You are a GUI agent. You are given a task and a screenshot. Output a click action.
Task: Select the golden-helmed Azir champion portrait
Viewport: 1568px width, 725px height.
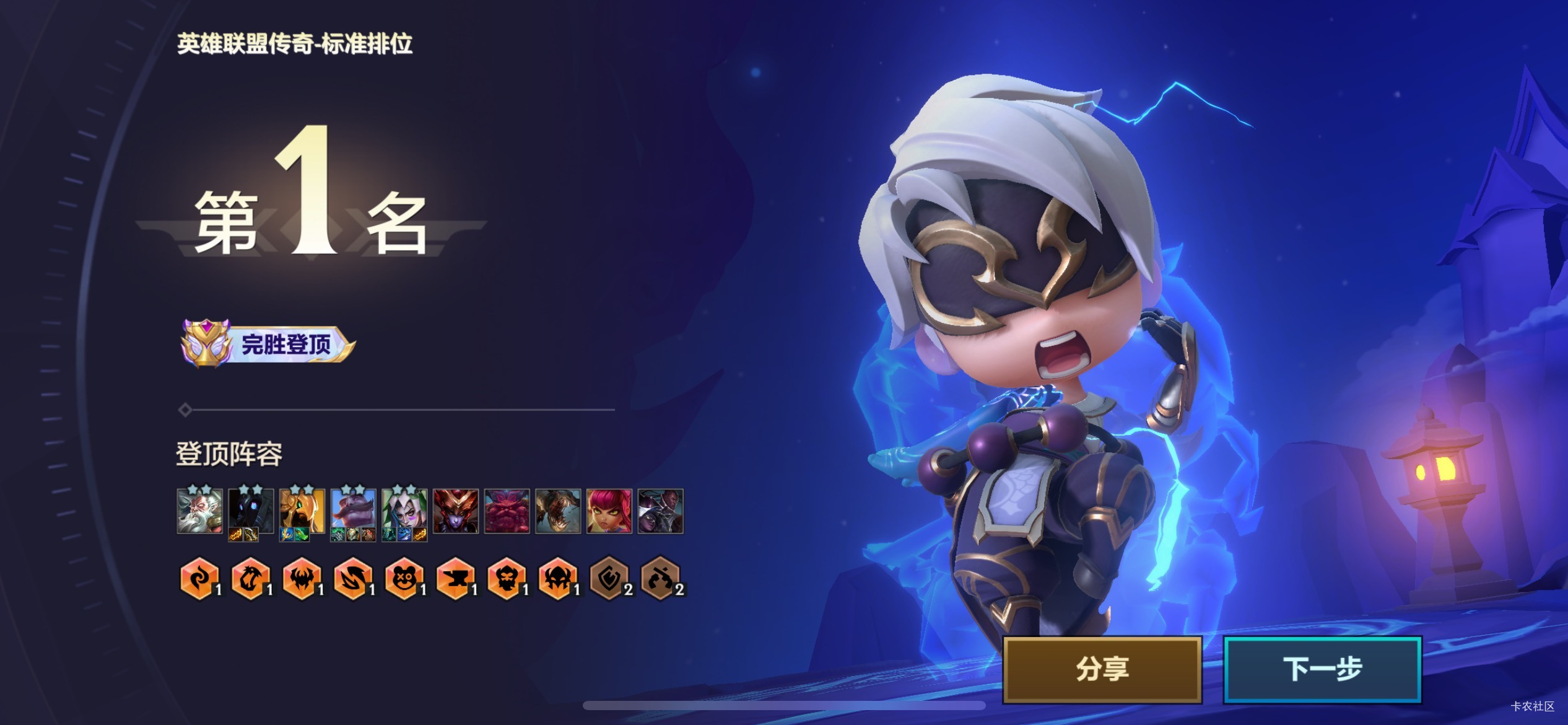tap(302, 511)
